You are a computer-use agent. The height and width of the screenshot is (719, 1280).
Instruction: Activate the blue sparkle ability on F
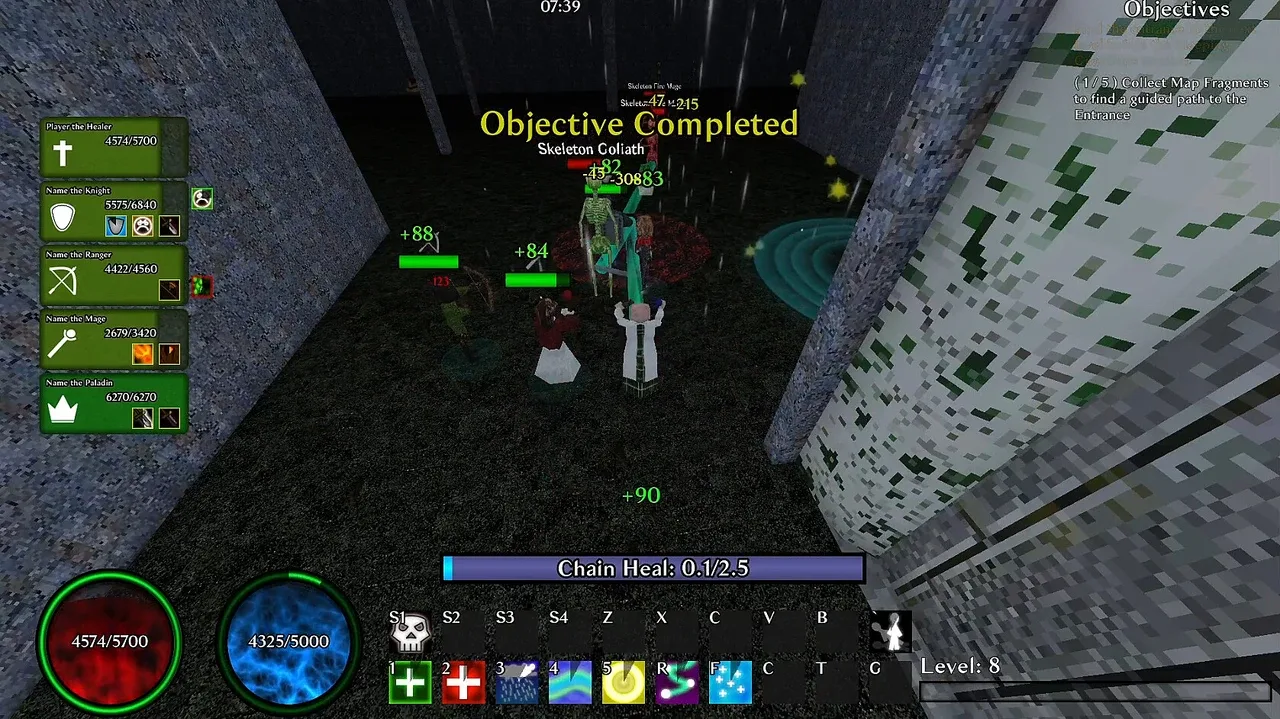pos(730,683)
